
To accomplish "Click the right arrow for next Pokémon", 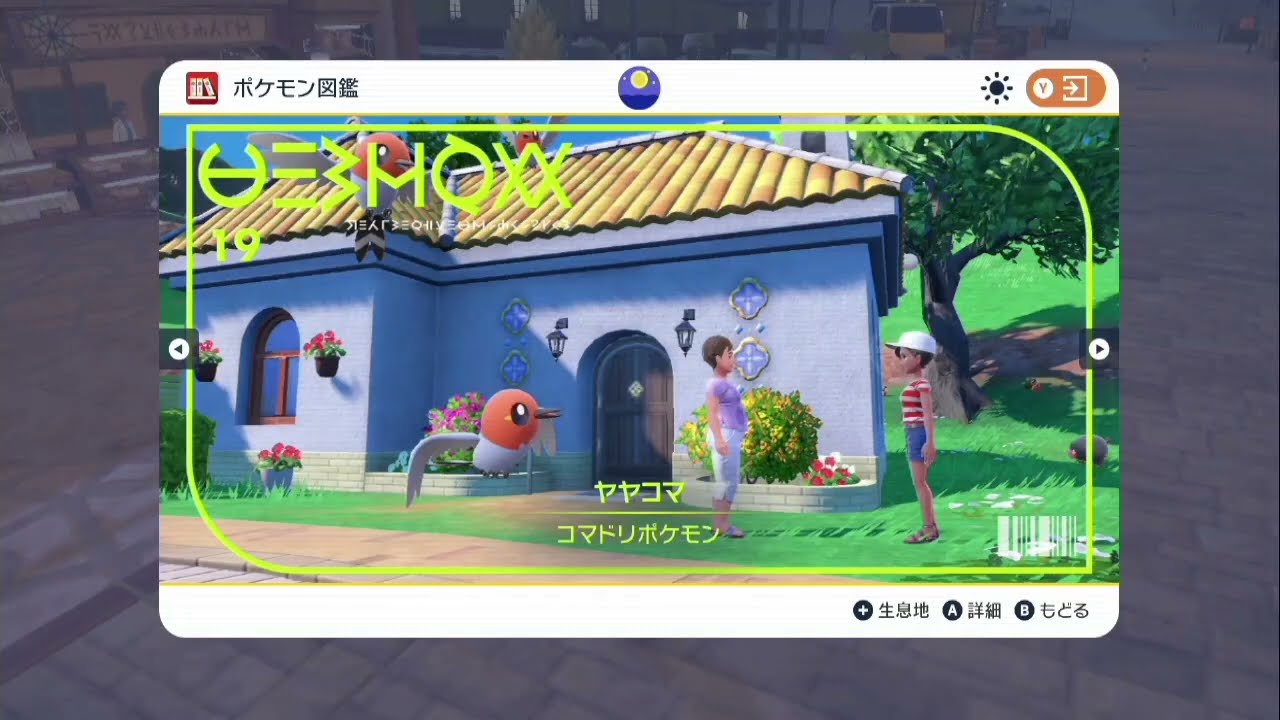I will [x=1098, y=349].
